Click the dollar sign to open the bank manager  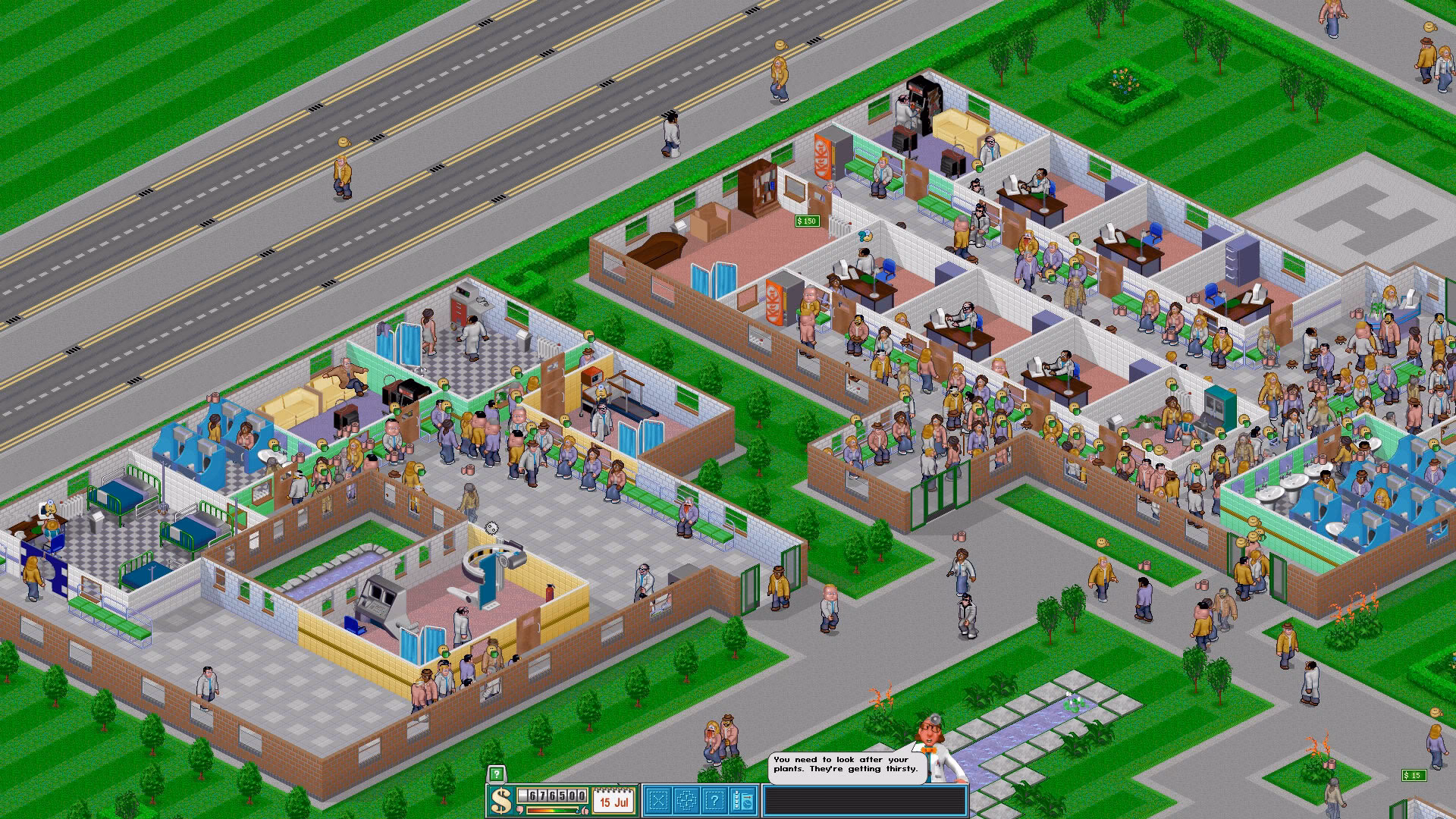point(500,800)
